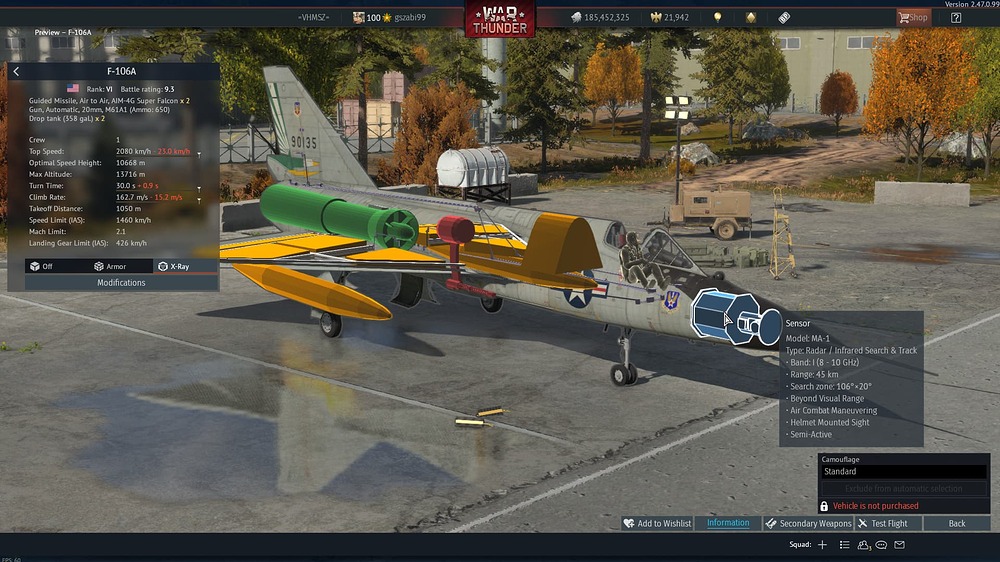Screen dimensions: 1000x562
Task: Open the Shop
Action: [912, 17]
